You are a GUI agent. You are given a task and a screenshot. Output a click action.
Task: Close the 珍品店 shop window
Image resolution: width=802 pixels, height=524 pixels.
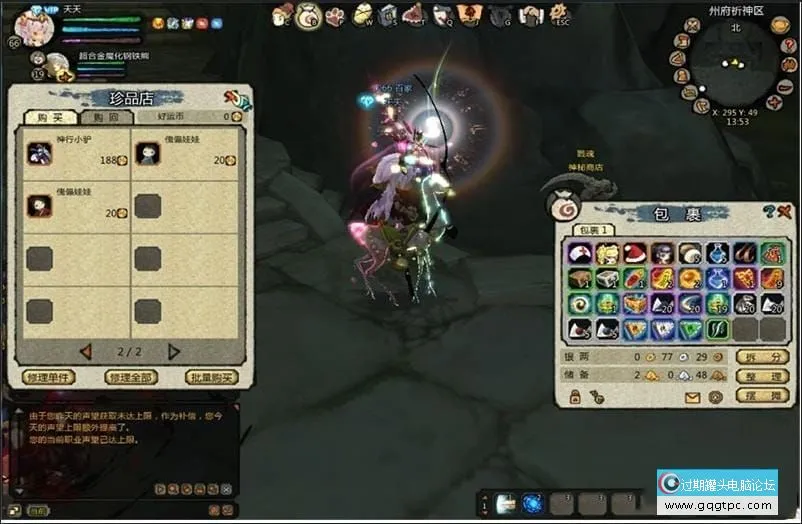234,99
